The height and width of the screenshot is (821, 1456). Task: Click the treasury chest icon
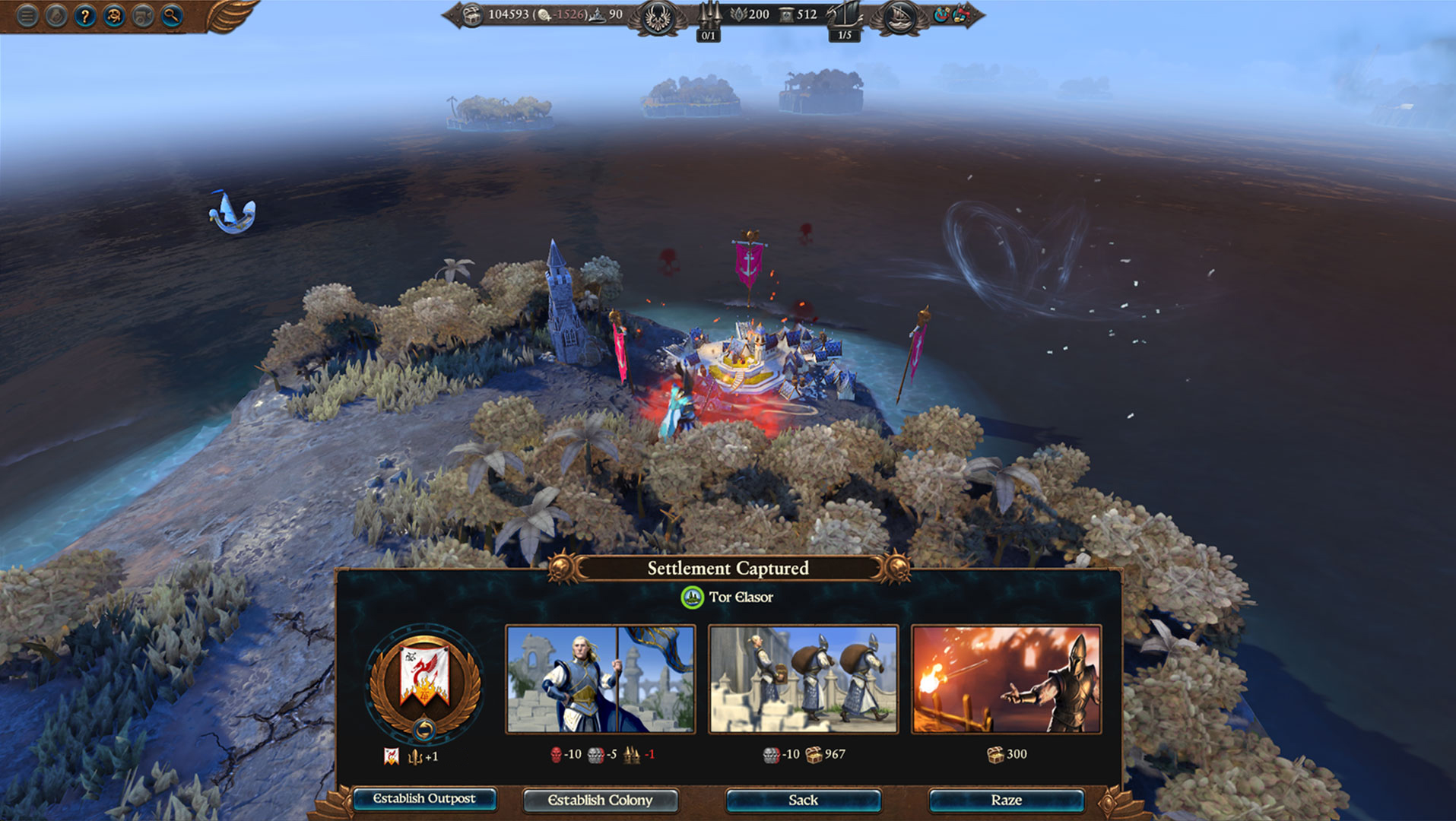(472, 14)
